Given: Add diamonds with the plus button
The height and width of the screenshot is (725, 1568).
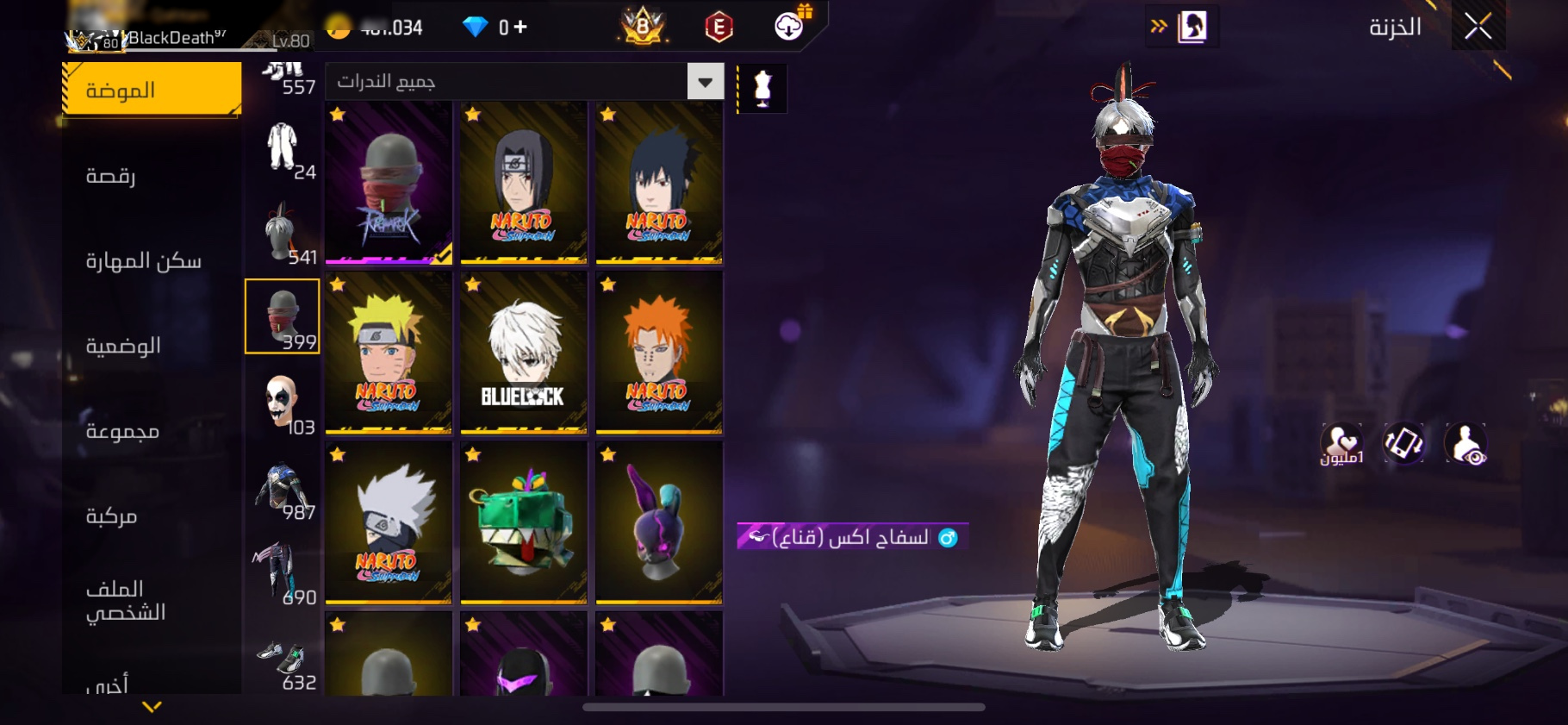Looking at the screenshot, I should coord(520,27).
